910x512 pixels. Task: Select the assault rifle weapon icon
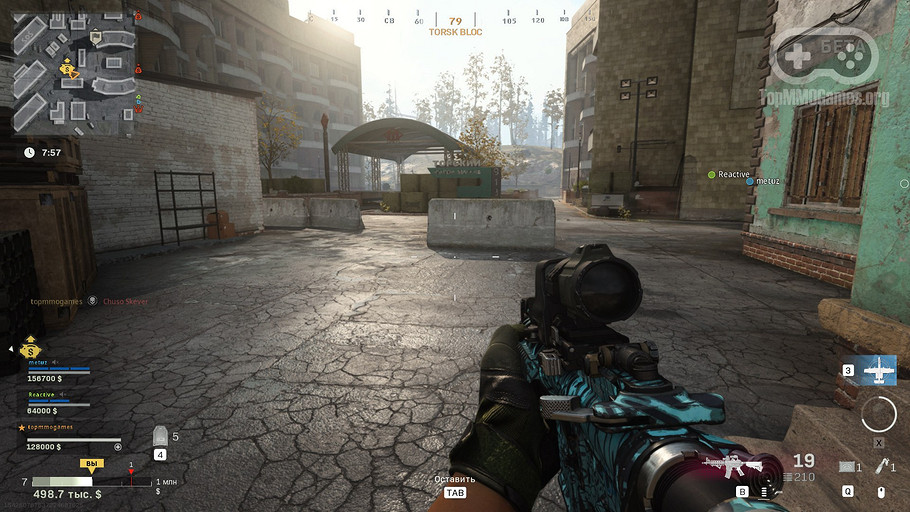(733, 465)
